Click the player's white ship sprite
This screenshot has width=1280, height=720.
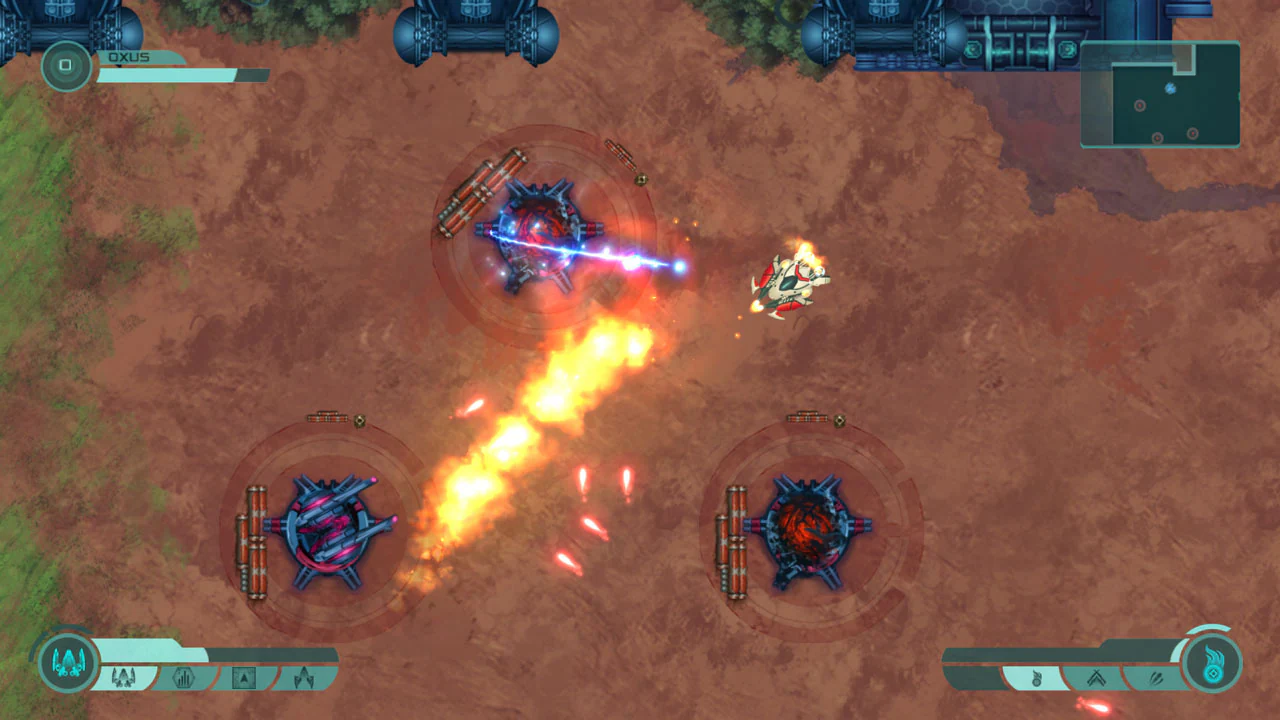(x=790, y=283)
